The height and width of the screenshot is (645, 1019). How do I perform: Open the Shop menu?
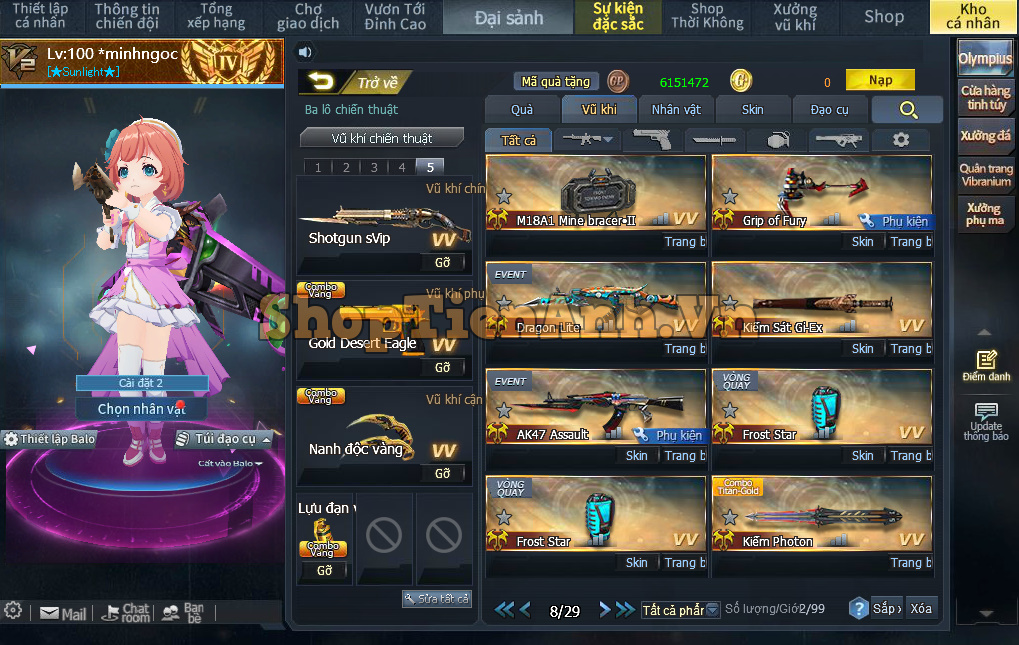[x=883, y=16]
